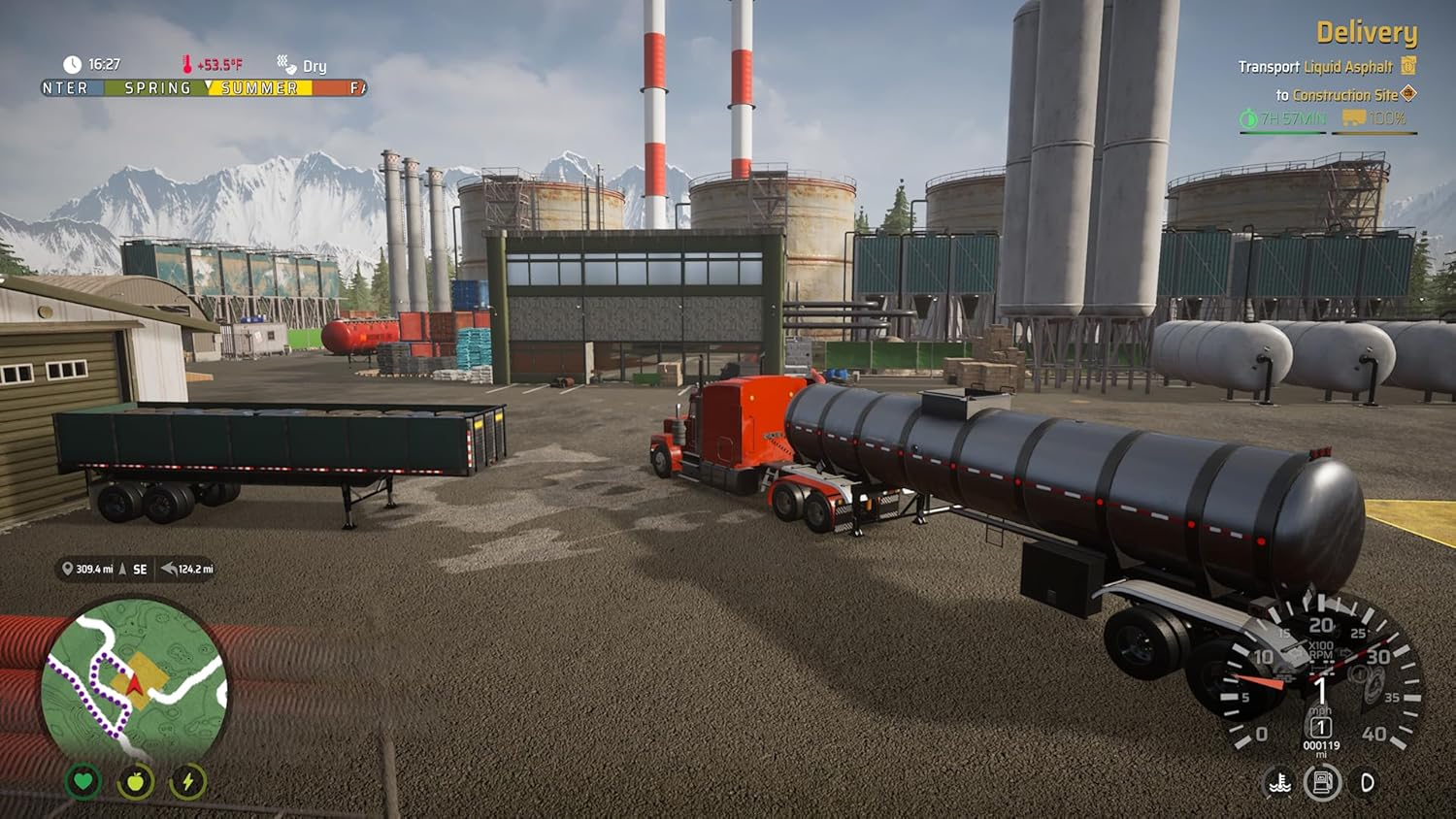This screenshot has width=1456, height=819.
Task: Click the green delivery time progress bar
Action: tap(1281, 131)
